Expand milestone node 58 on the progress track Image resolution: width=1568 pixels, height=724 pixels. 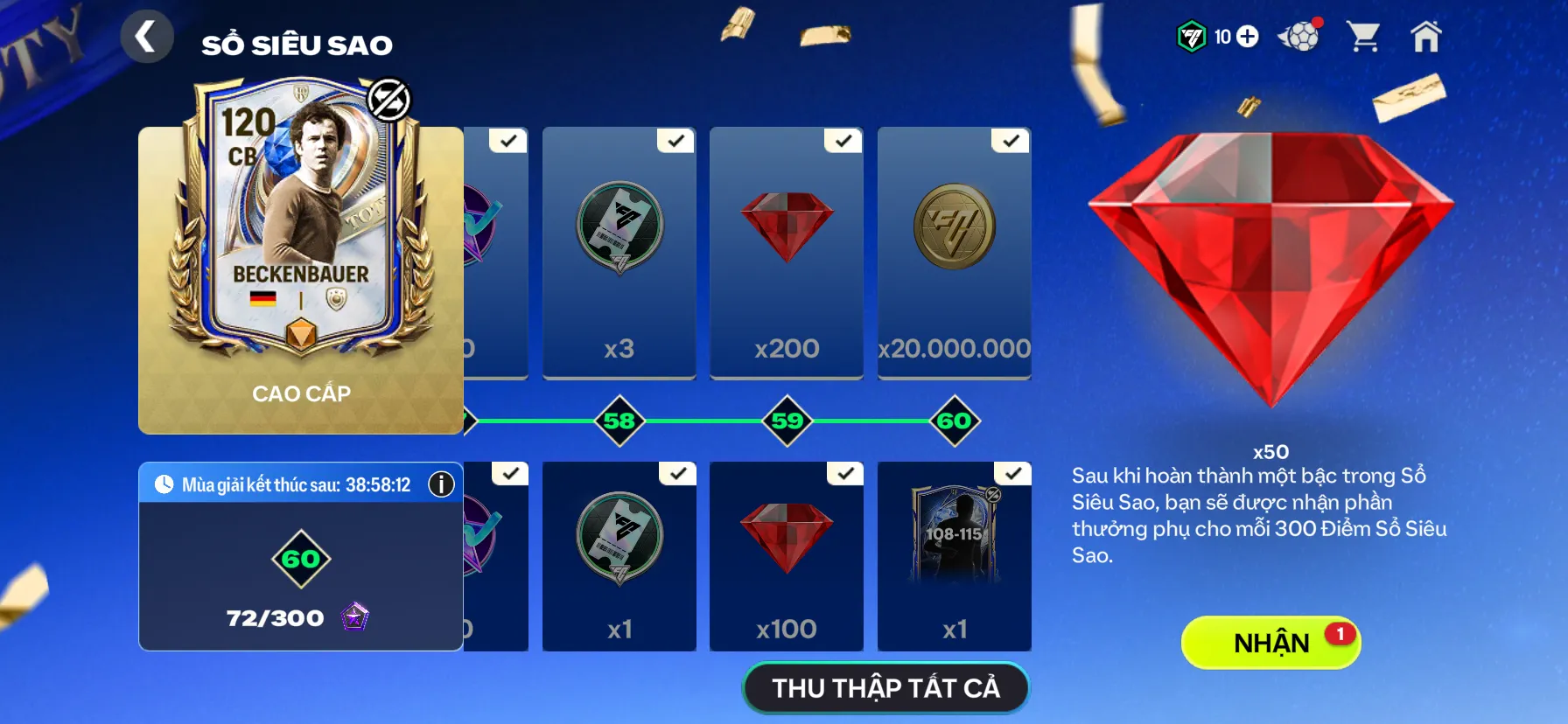pyautogui.click(x=619, y=420)
